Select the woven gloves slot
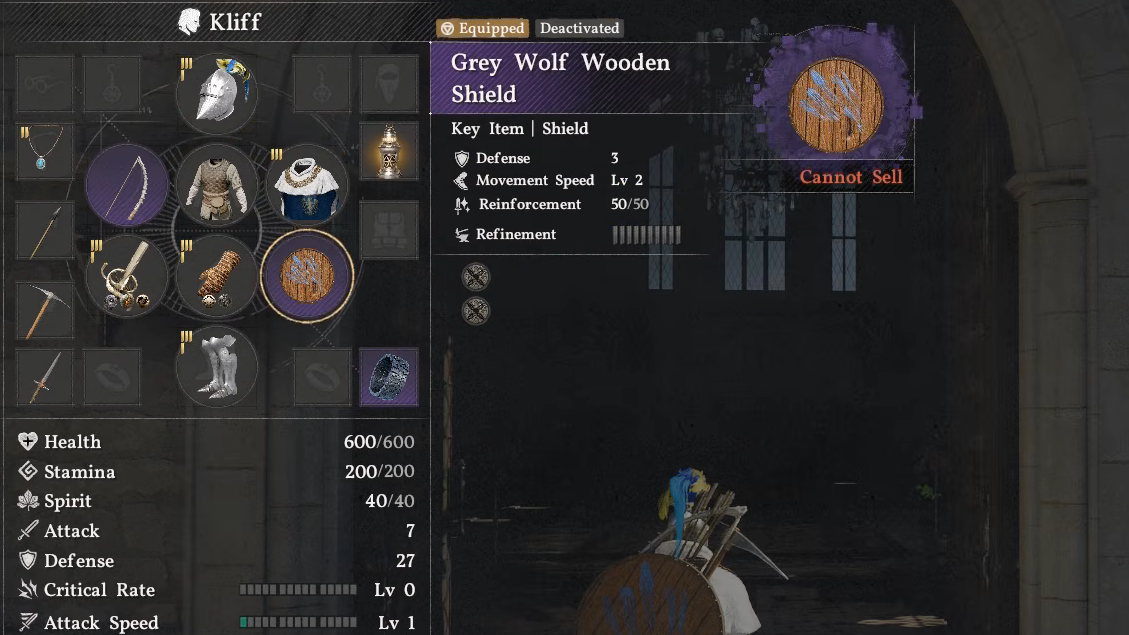1129x635 pixels. 217,275
